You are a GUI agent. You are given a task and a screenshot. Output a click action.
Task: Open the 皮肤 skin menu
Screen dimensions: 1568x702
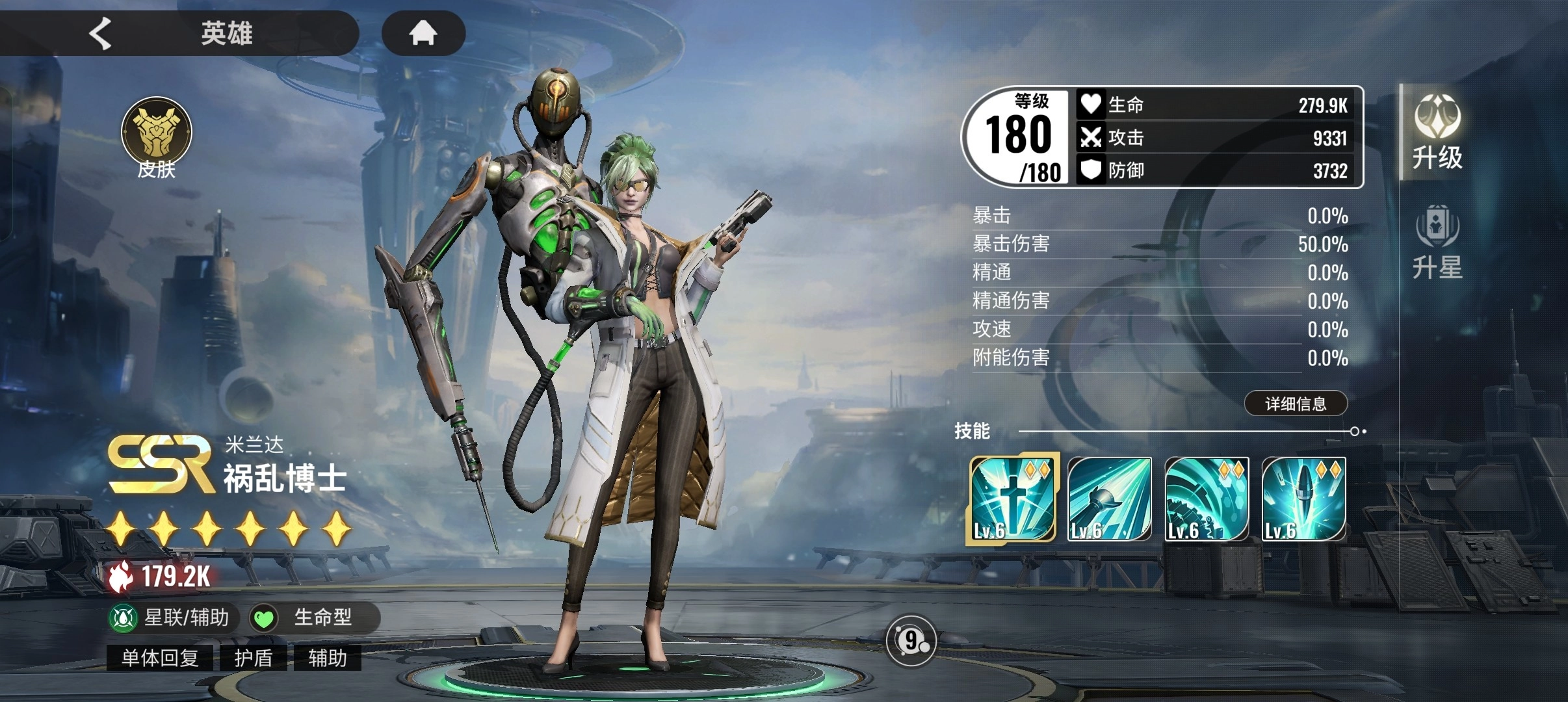click(x=157, y=137)
